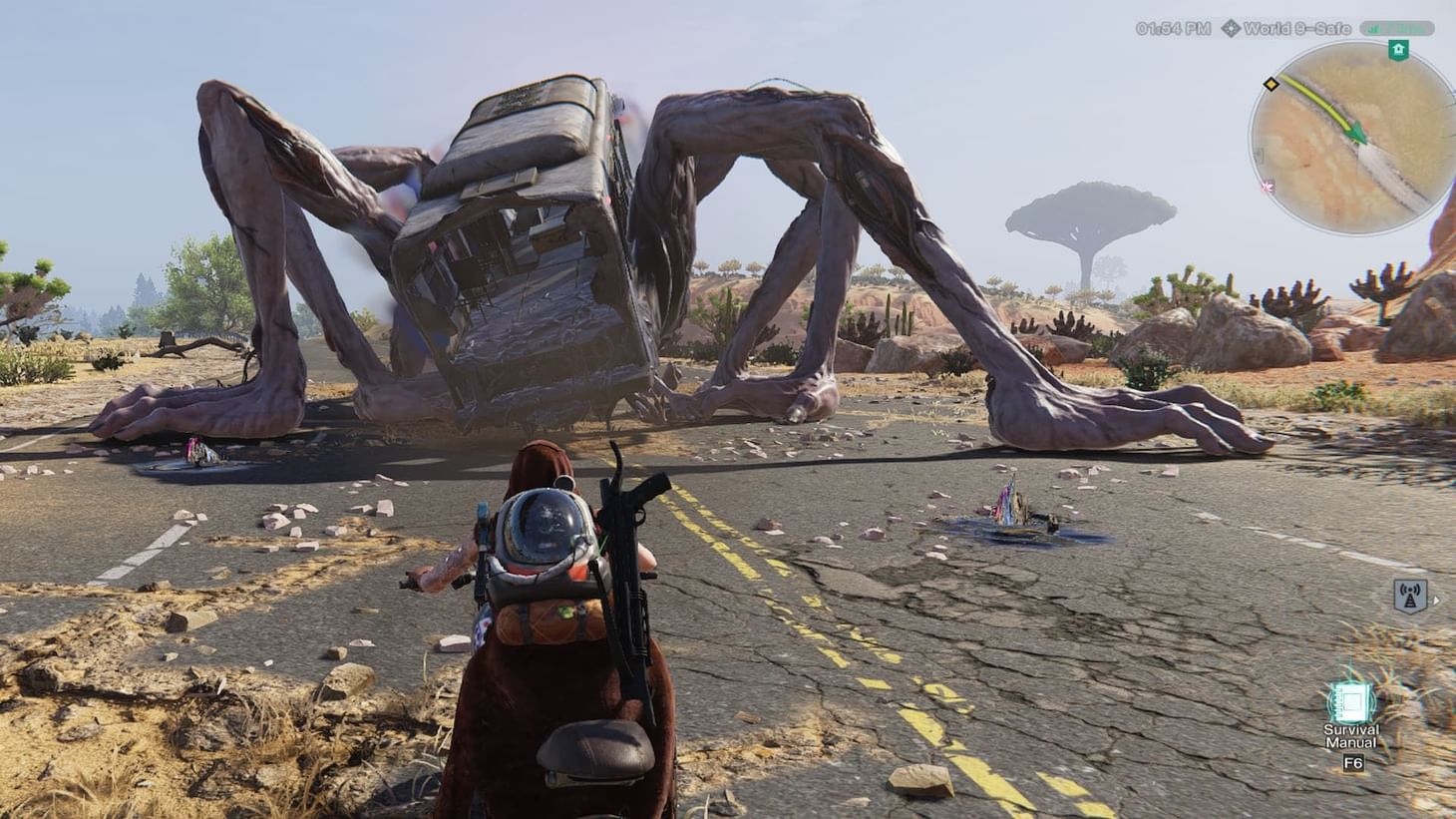Click the green player arrow on the minimap
1456x819 pixels.
1356,134
